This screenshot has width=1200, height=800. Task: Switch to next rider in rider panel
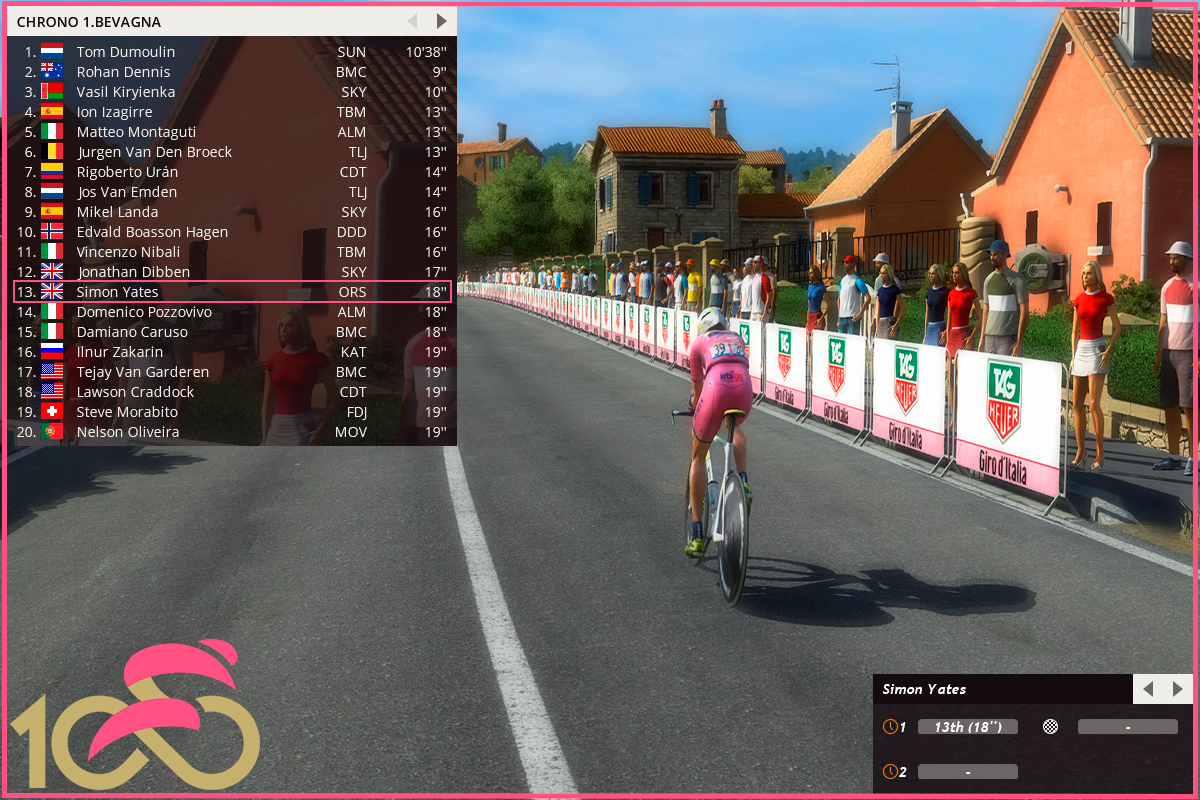[1177, 689]
